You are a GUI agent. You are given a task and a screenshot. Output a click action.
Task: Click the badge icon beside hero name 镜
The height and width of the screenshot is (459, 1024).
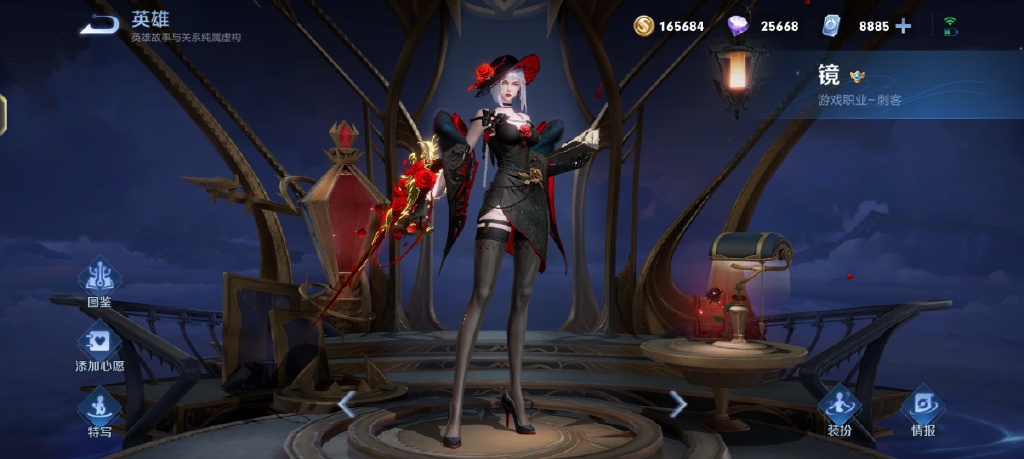(857, 76)
